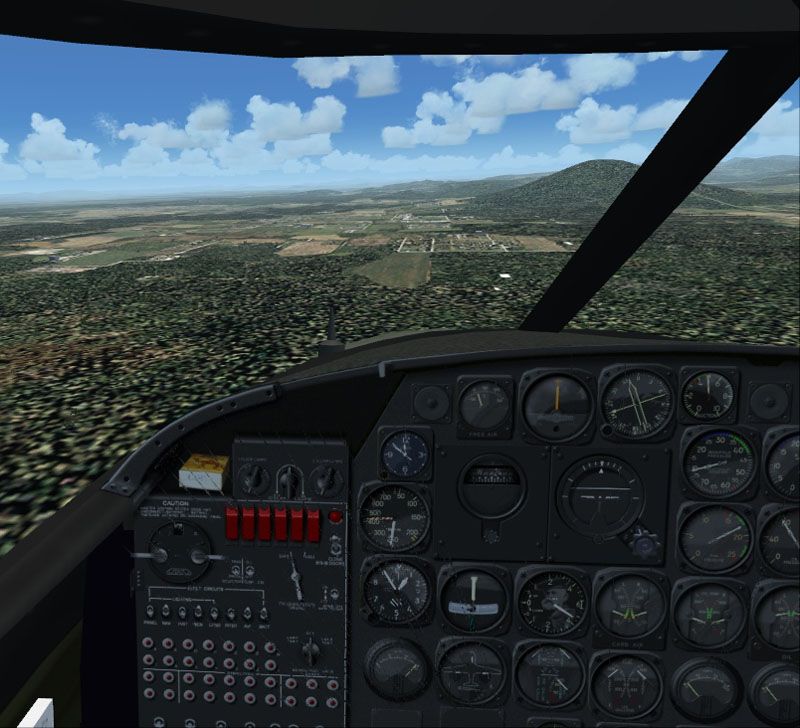Adjust the attitude indicator's corner knob
The height and width of the screenshot is (728, 800).
pyautogui.click(x=646, y=544)
